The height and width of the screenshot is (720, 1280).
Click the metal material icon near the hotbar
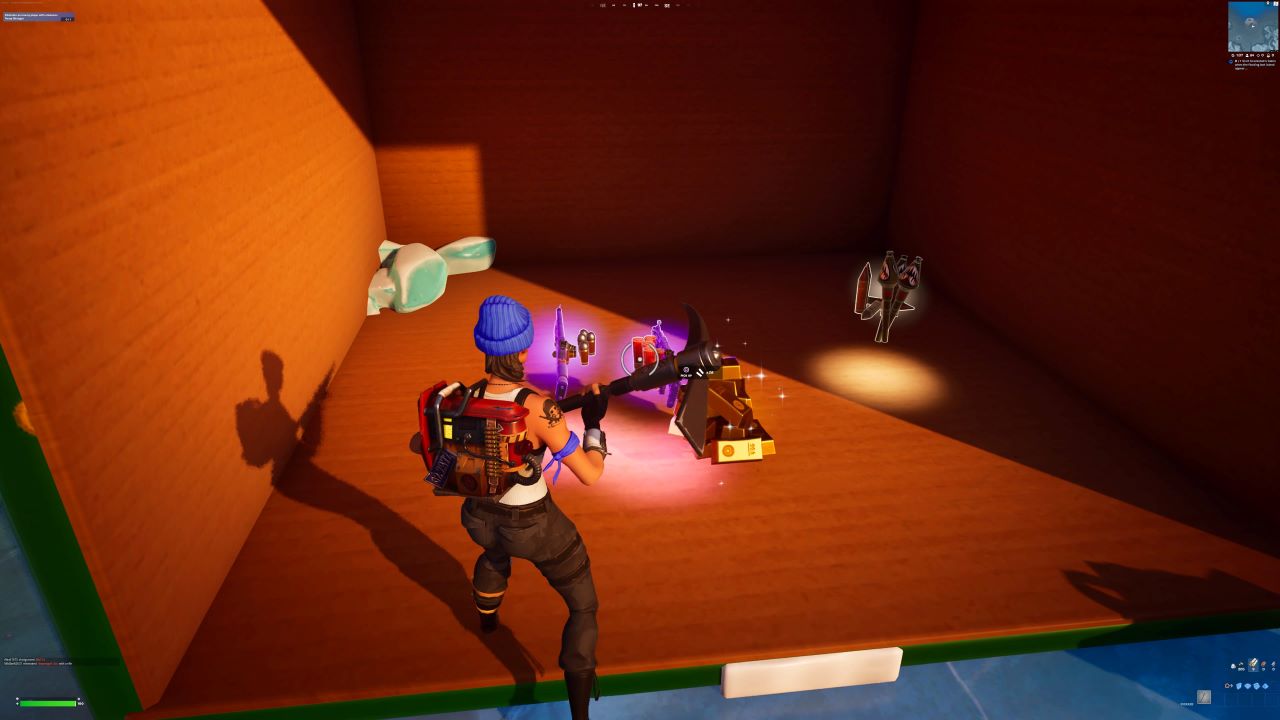point(1256,686)
